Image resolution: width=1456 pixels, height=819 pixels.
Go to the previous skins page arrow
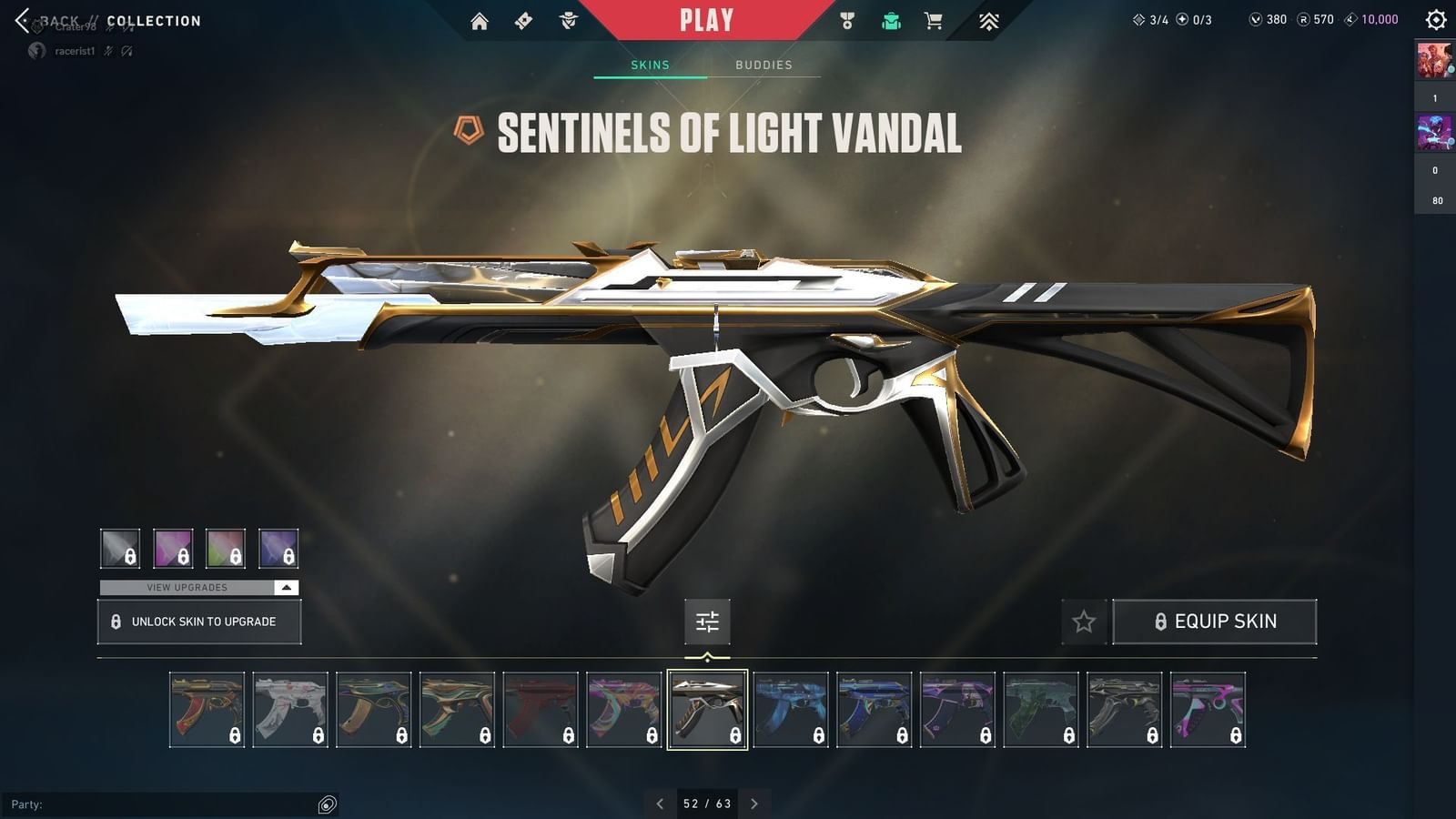(660, 804)
